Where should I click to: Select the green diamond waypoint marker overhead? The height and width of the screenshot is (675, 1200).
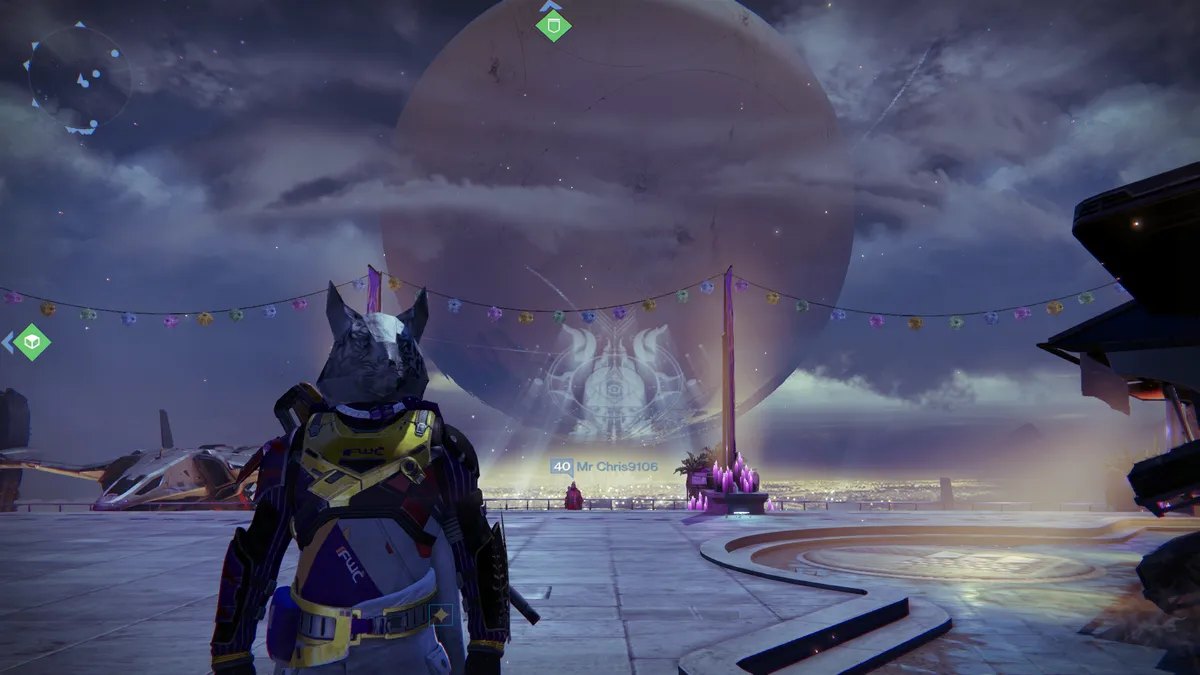(x=553, y=25)
